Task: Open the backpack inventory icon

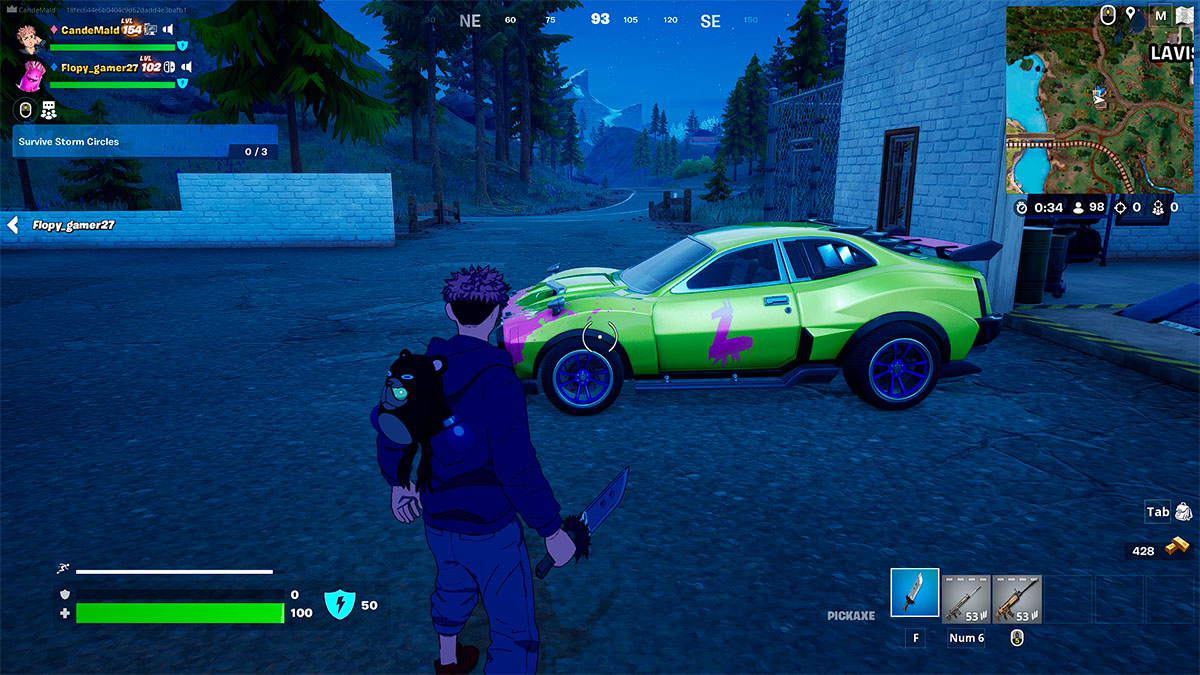Action: (1183, 512)
